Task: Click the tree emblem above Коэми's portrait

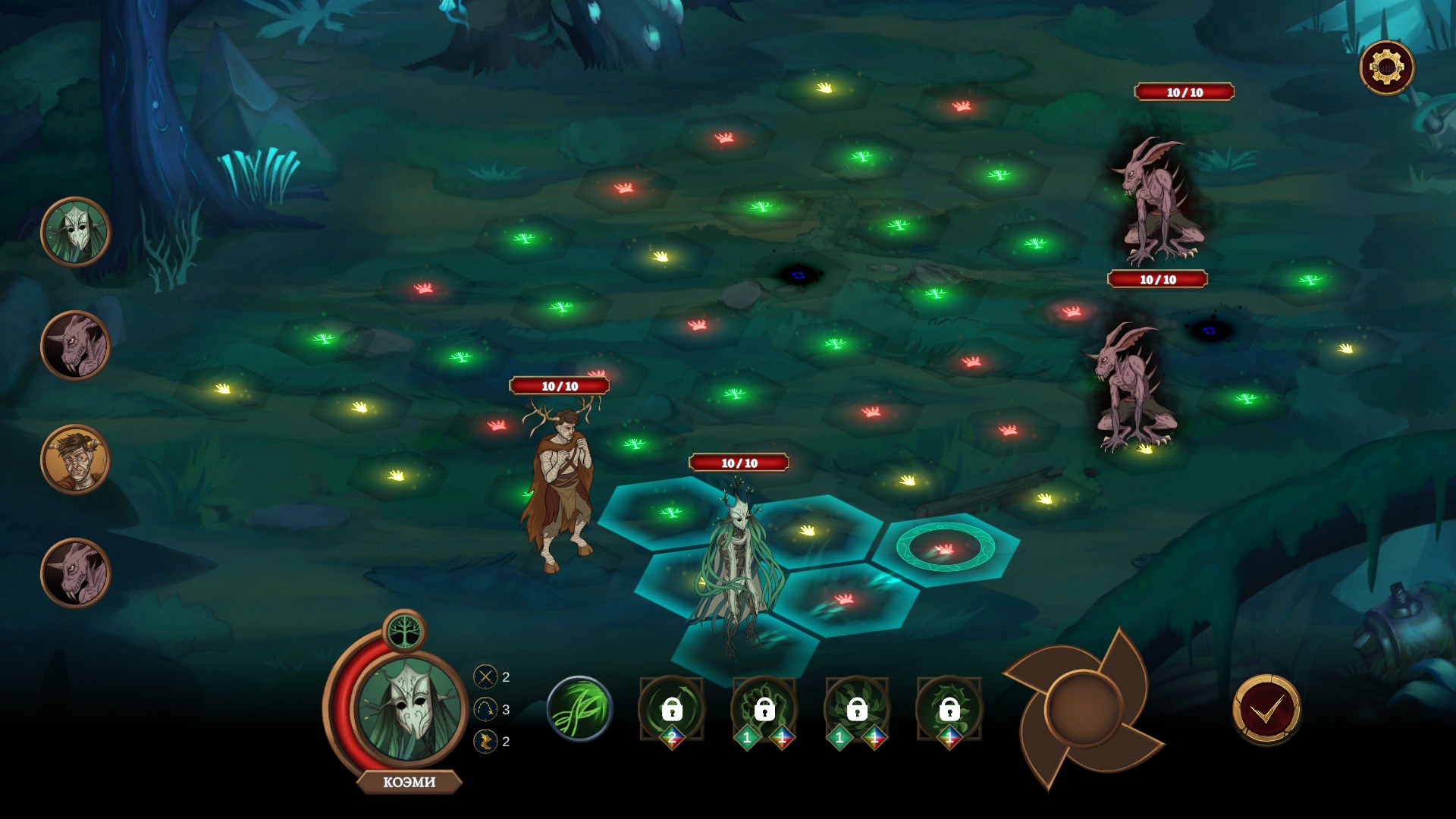Action: coord(404,631)
